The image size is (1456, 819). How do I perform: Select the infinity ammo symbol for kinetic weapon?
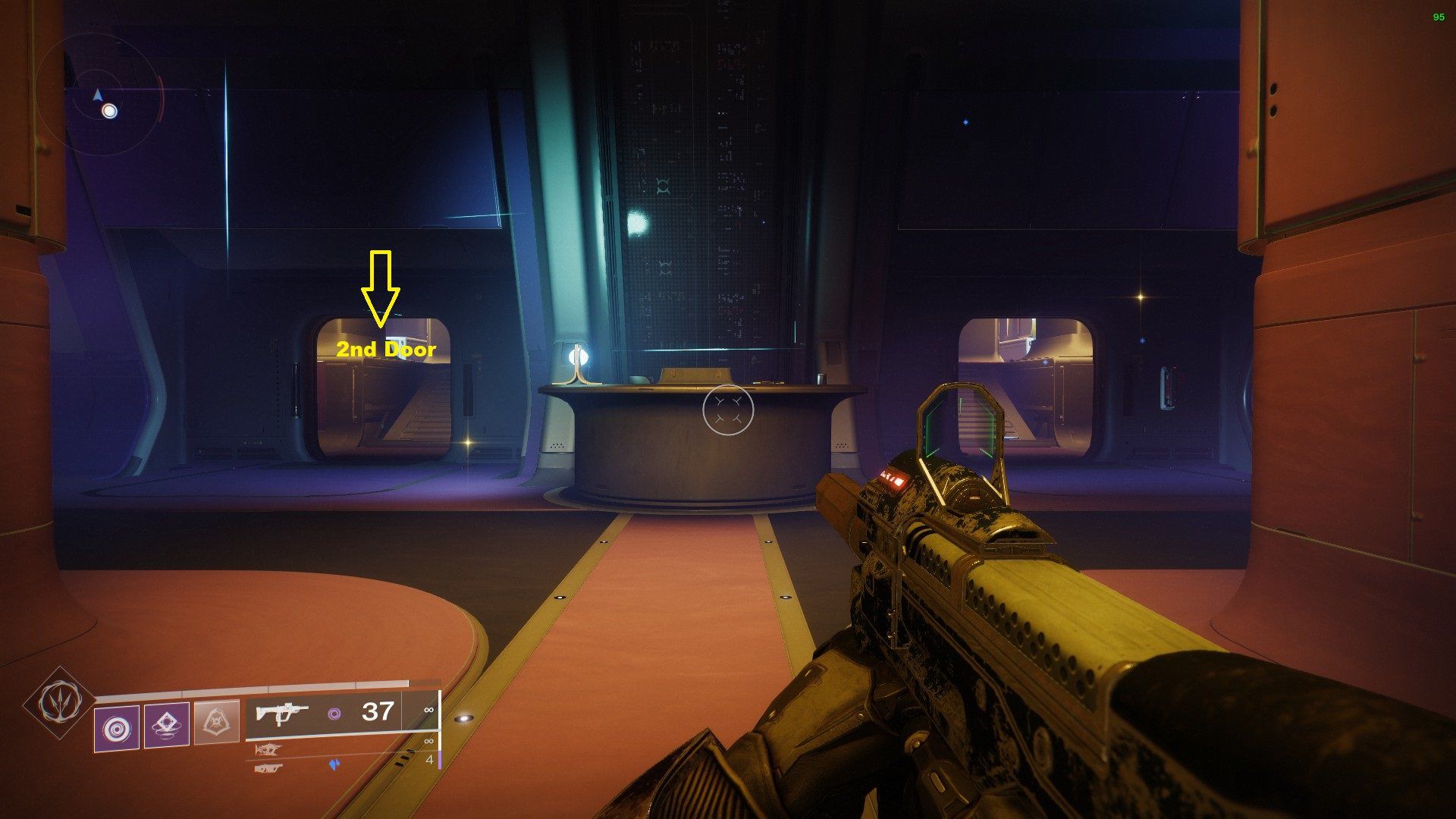point(429,710)
